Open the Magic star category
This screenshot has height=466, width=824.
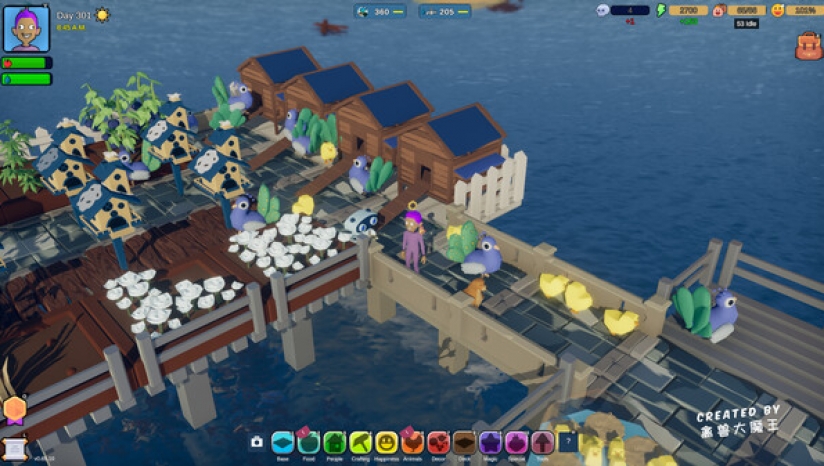(x=490, y=442)
